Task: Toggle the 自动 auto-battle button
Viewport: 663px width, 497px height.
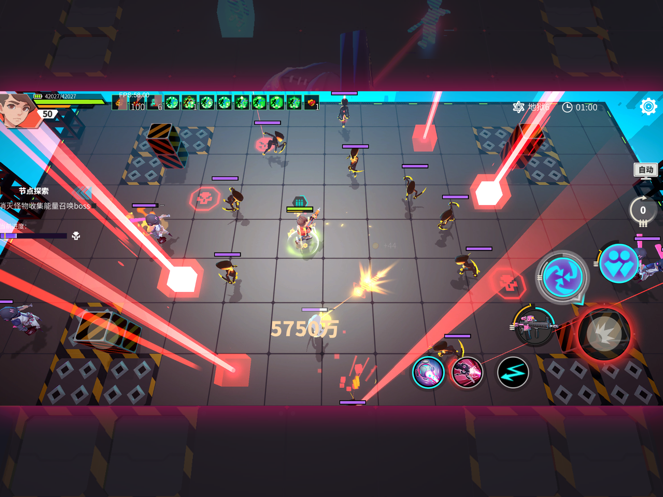Action: coord(646,170)
